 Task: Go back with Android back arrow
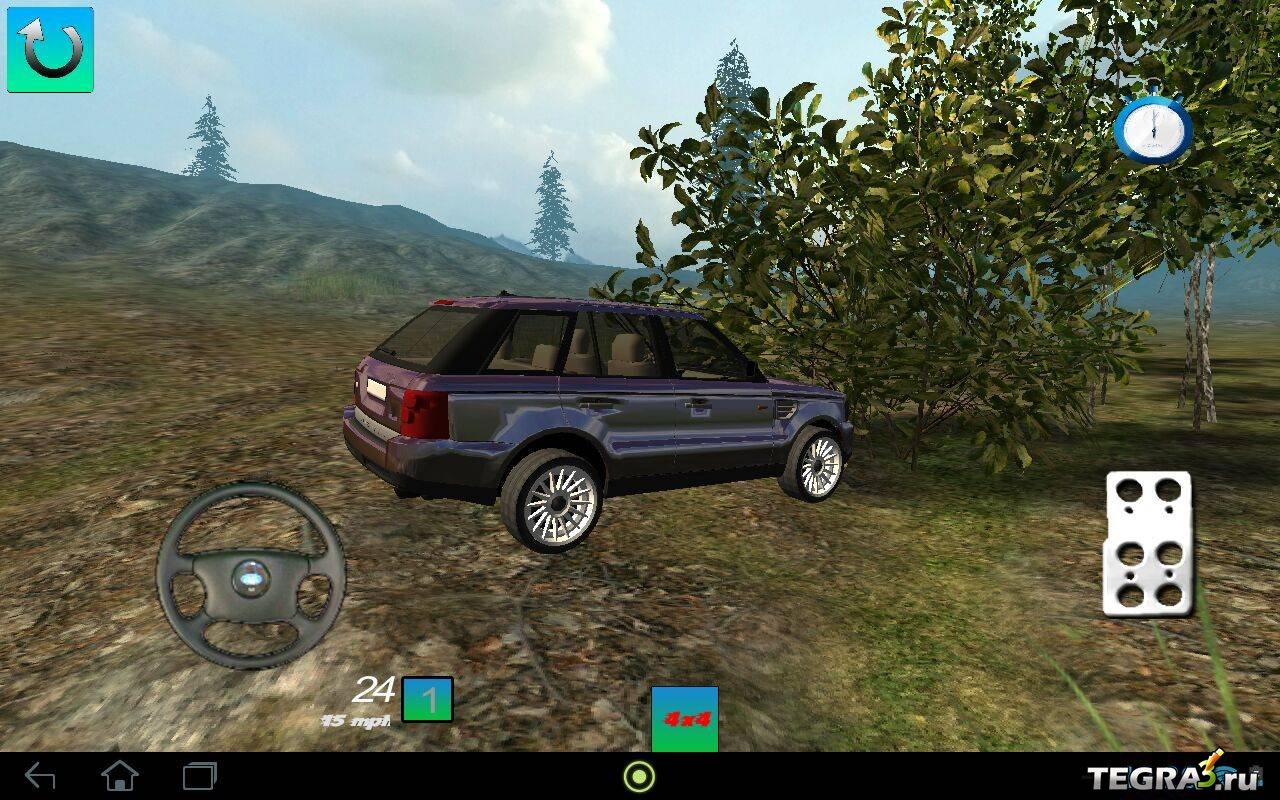point(40,776)
